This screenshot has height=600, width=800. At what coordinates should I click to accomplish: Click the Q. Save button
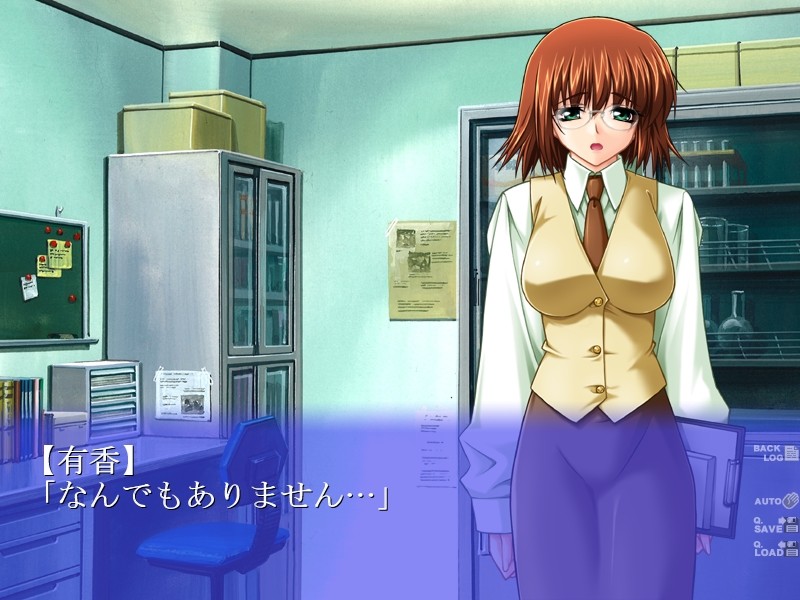[x=773, y=524]
